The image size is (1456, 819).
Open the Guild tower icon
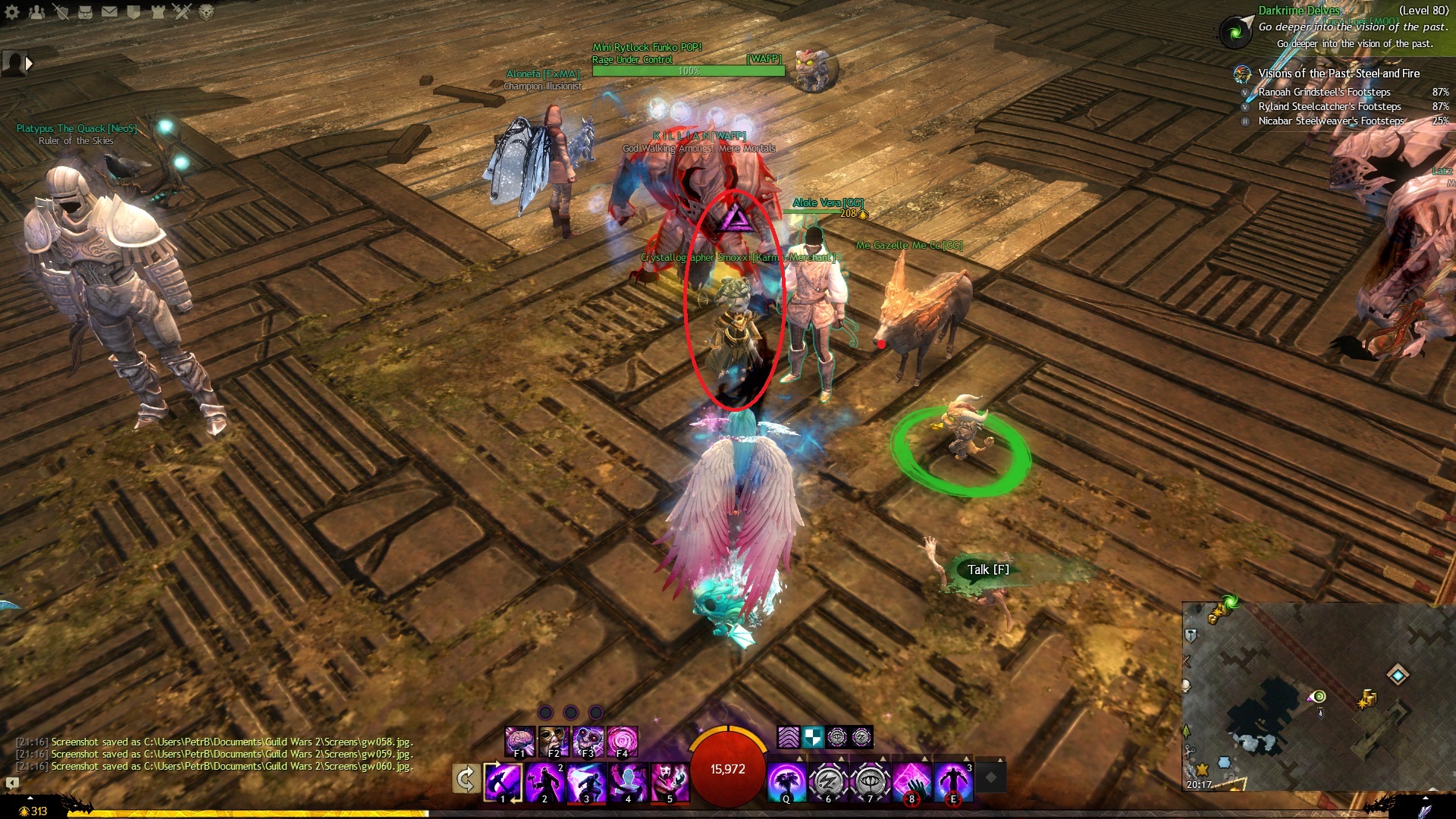158,12
